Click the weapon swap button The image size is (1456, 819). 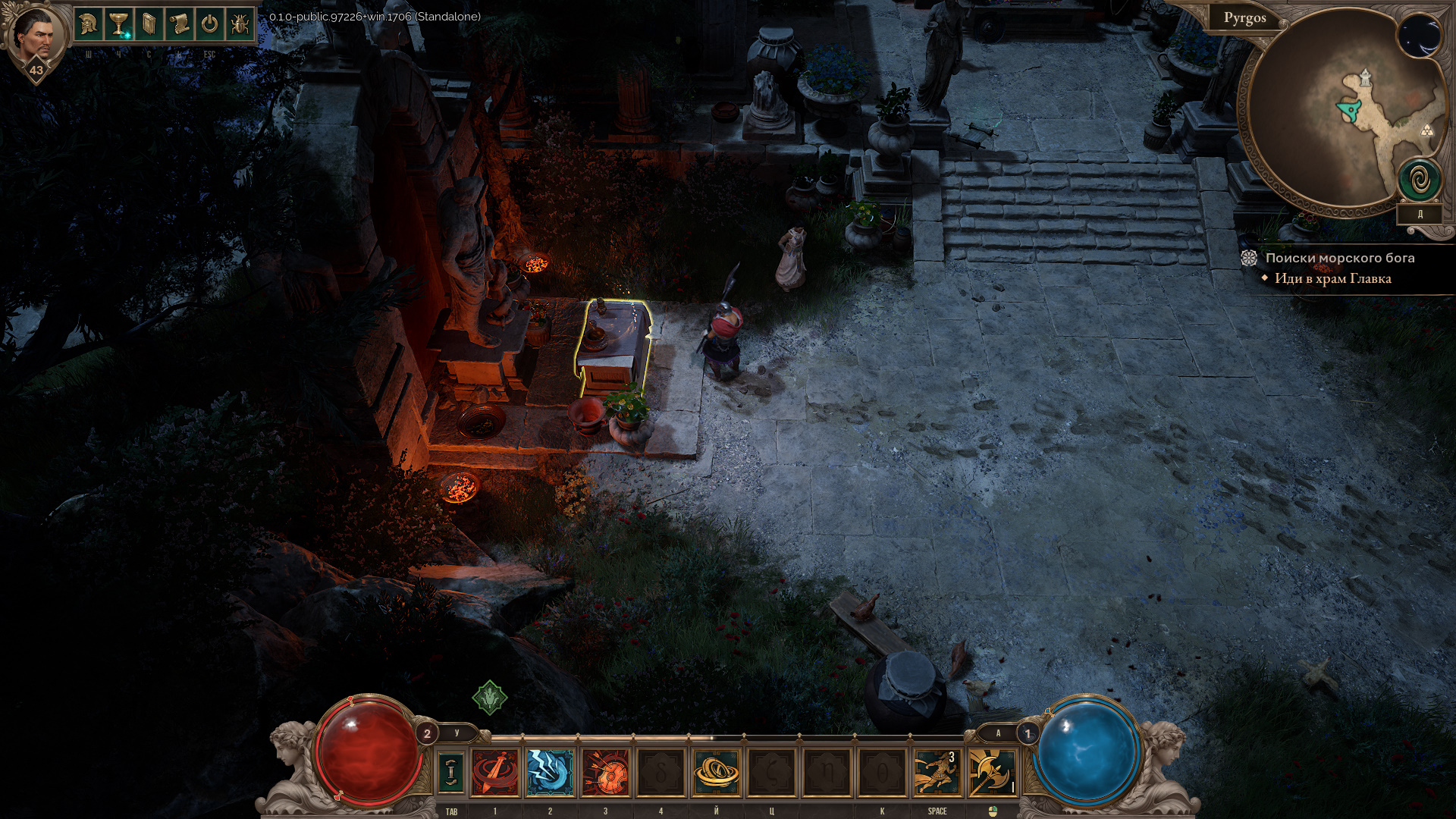450,772
